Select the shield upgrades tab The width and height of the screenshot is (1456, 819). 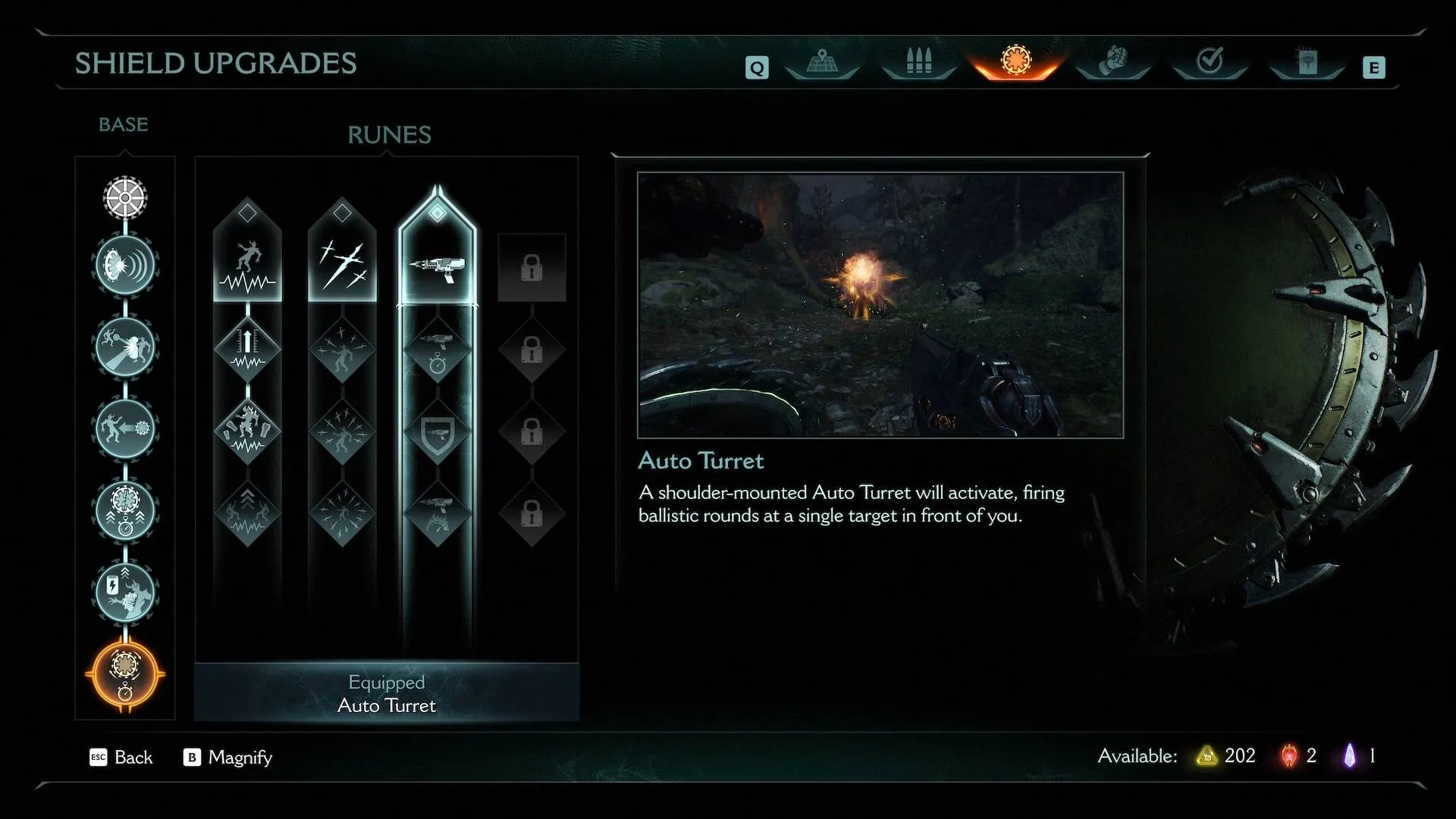pyautogui.click(x=1016, y=61)
